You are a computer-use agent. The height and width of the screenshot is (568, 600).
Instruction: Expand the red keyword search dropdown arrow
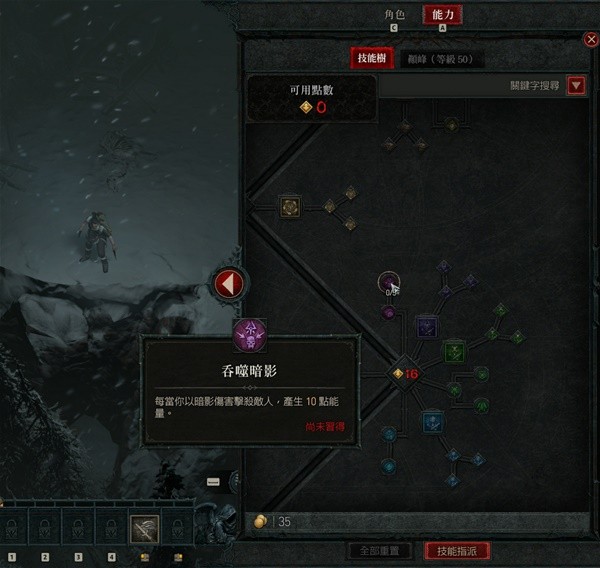point(576,86)
